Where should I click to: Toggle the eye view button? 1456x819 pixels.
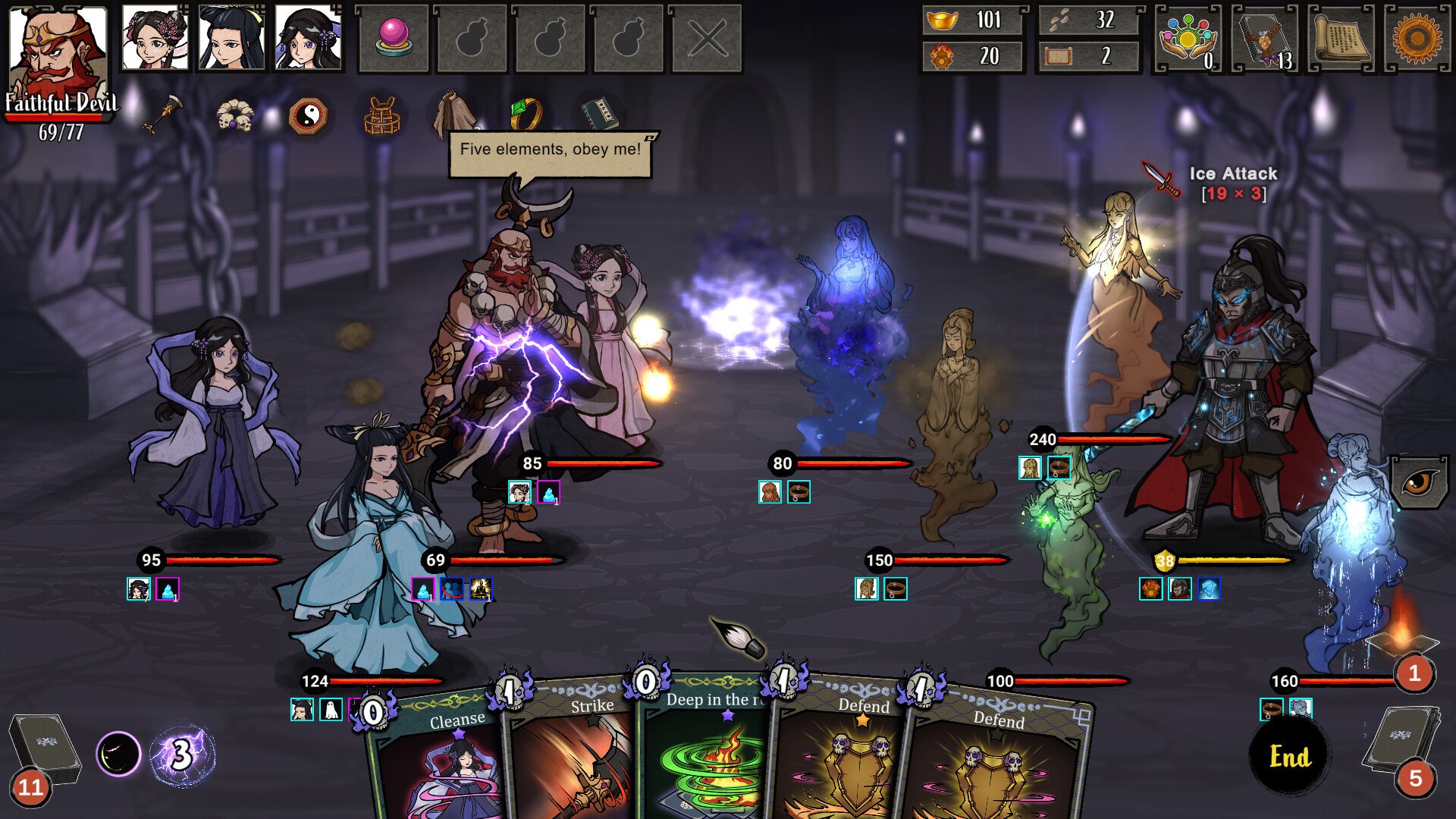[1417, 482]
